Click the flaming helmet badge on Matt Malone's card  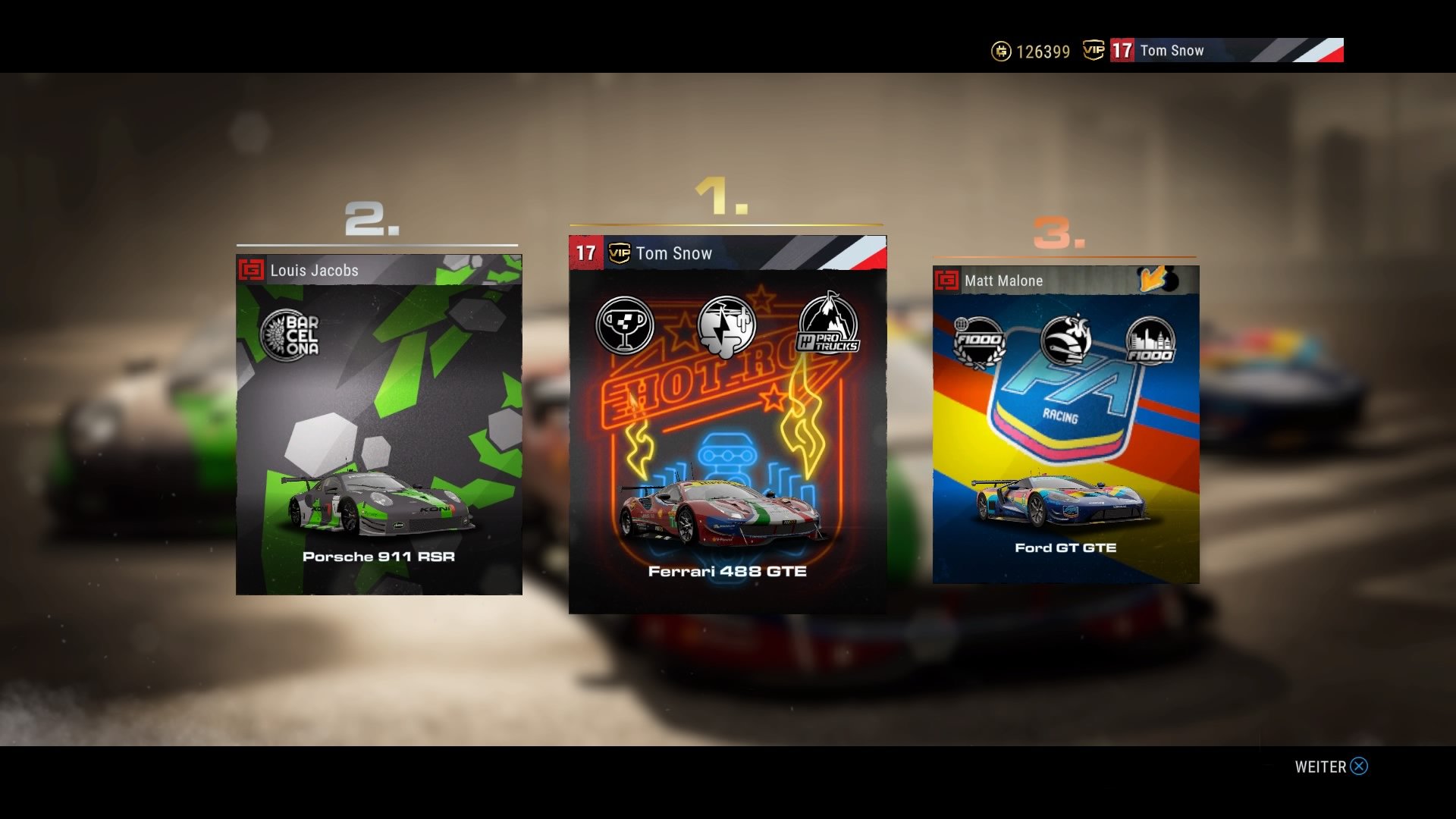pyautogui.click(x=1065, y=340)
